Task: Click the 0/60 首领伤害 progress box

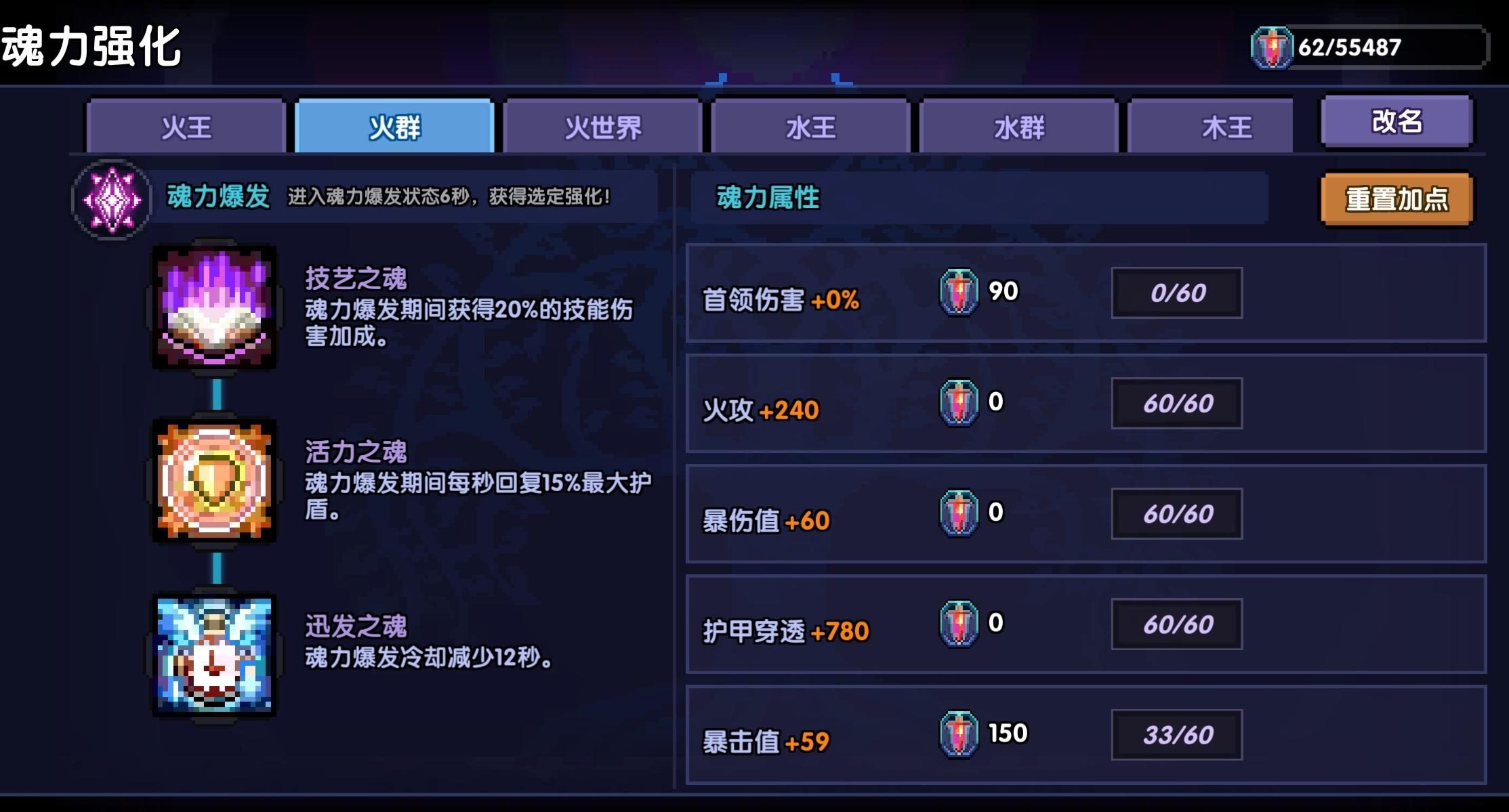Action: coord(1177,291)
